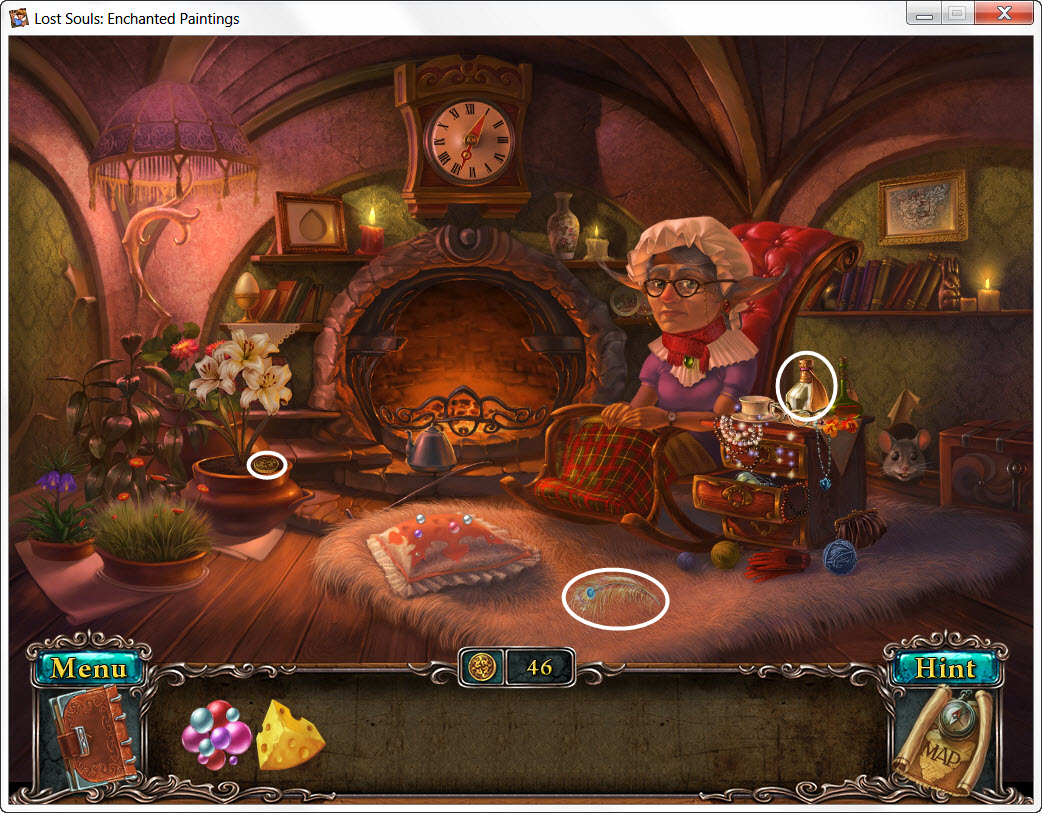This screenshot has width=1042, height=813.
Task: Select the cheese wedge inventory item
Action: tap(290, 736)
